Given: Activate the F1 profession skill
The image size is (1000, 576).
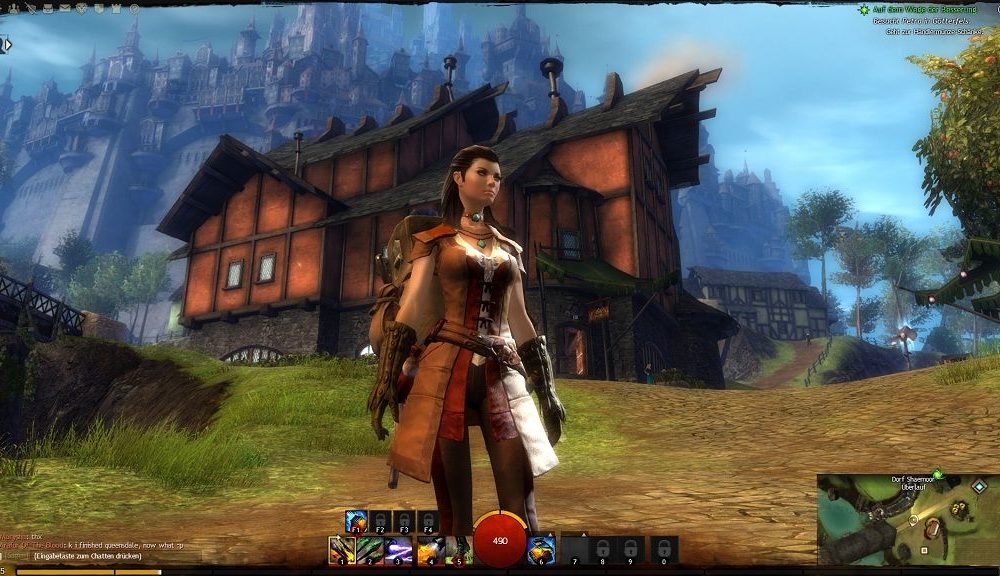Looking at the screenshot, I should pyautogui.click(x=356, y=521).
